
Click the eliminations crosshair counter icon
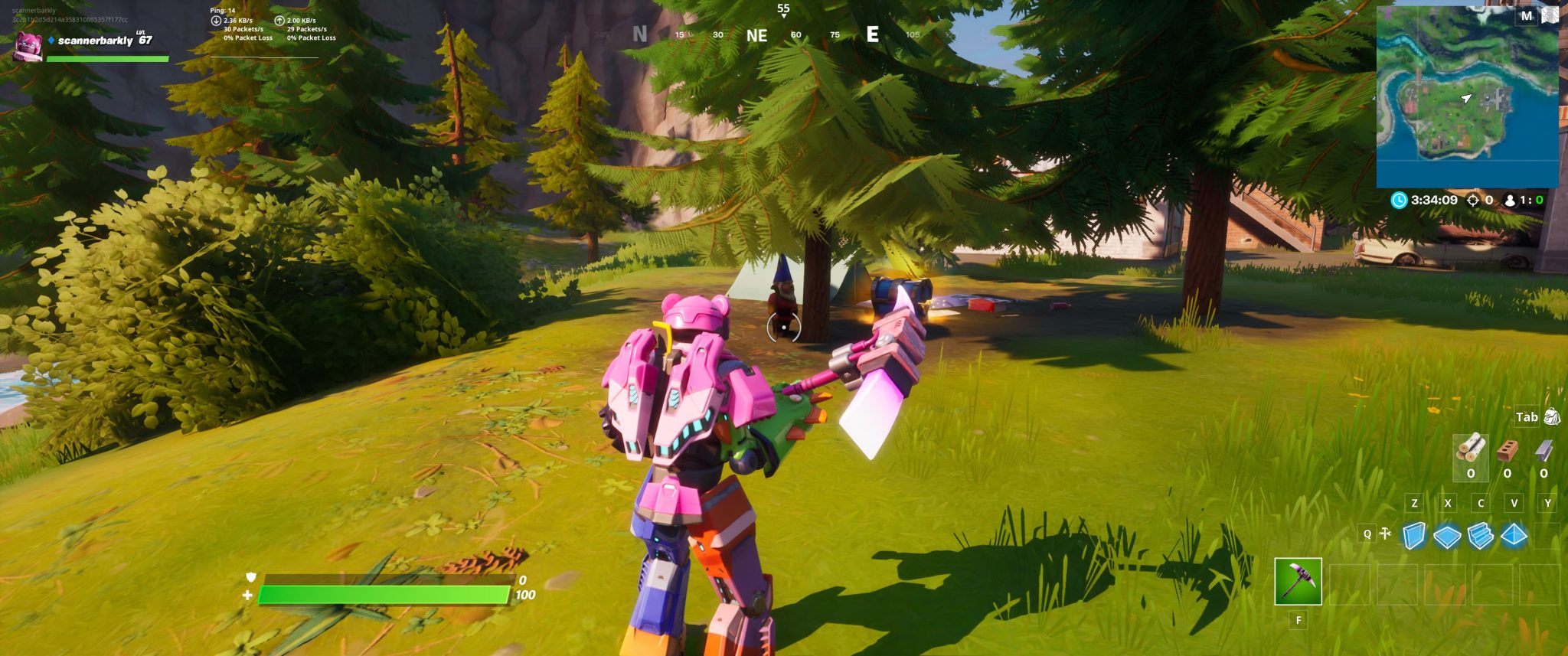pos(1472,200)
